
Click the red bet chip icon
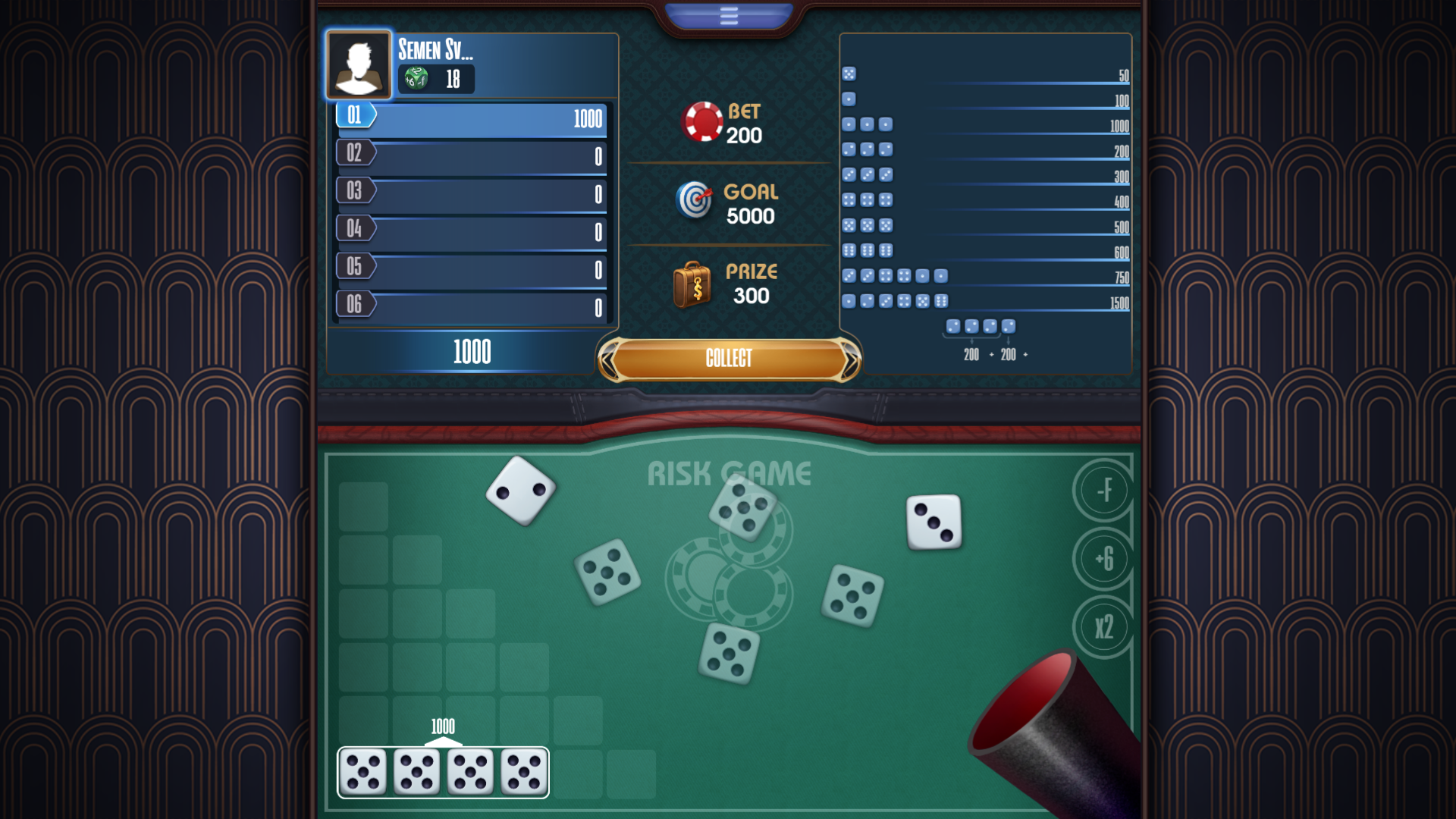click(704, 124)
